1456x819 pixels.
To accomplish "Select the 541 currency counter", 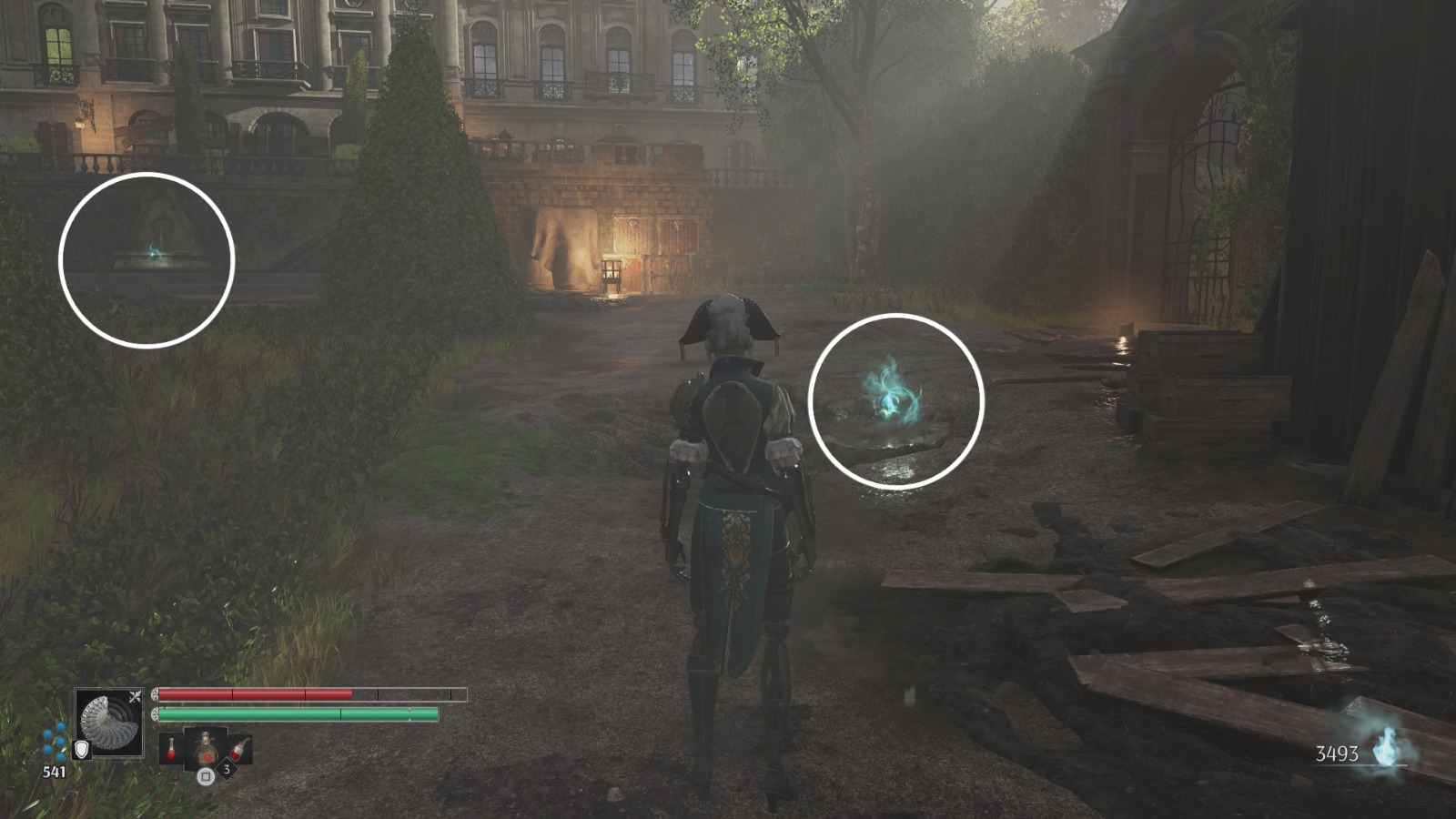I will [55, 771].
